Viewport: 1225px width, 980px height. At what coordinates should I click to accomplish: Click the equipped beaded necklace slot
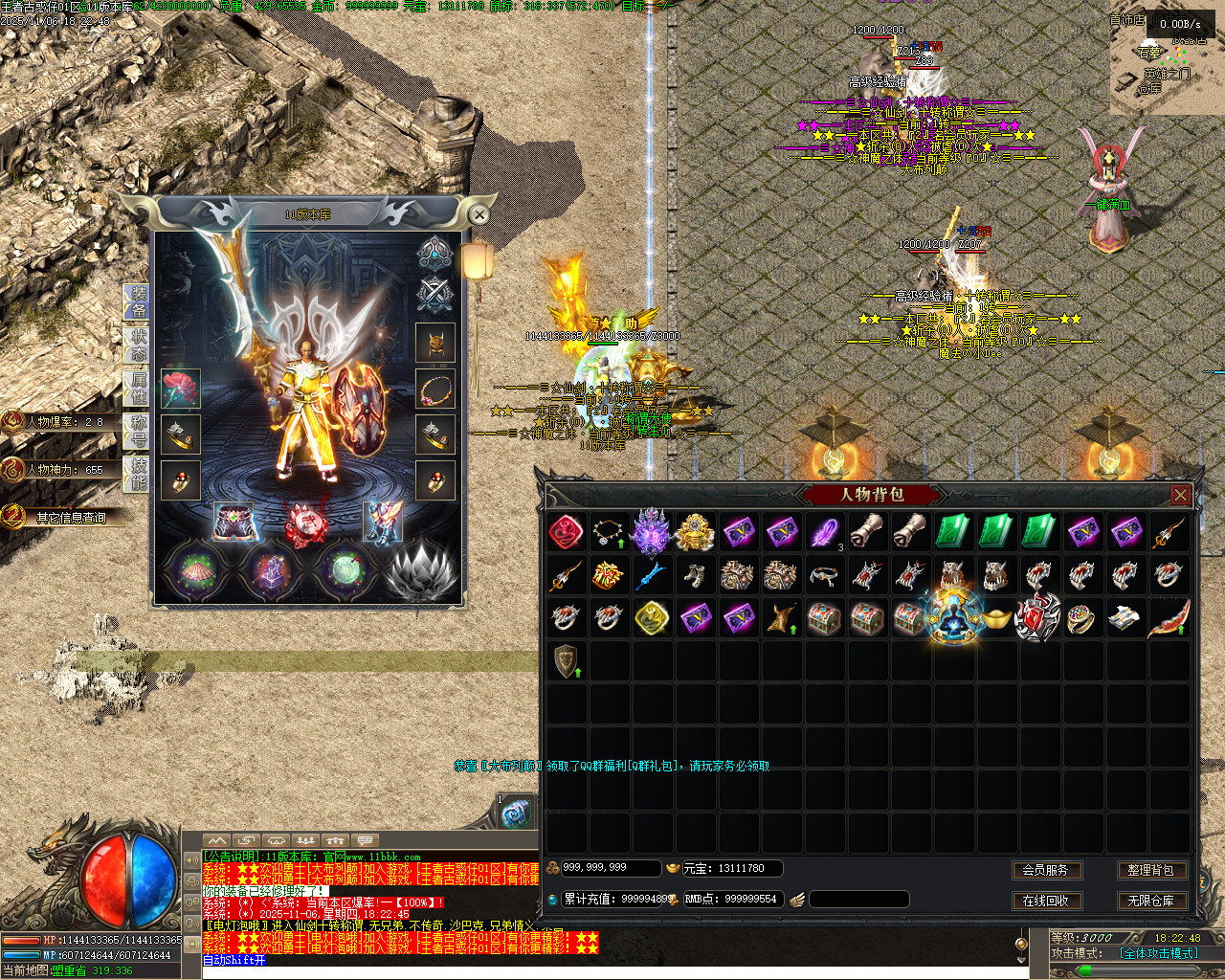click(435, 389)
